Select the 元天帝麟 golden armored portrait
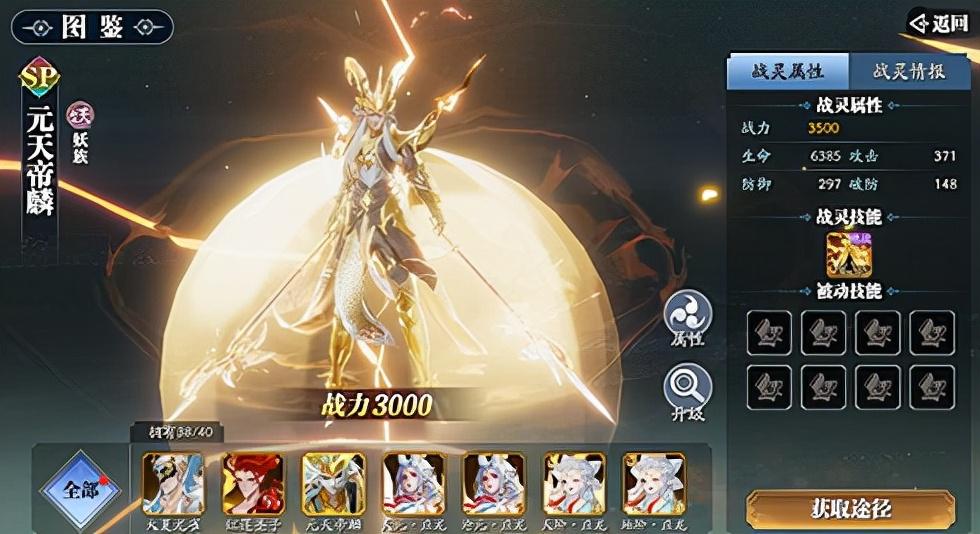Screen dimensions: 980x534 pos(334,484)
